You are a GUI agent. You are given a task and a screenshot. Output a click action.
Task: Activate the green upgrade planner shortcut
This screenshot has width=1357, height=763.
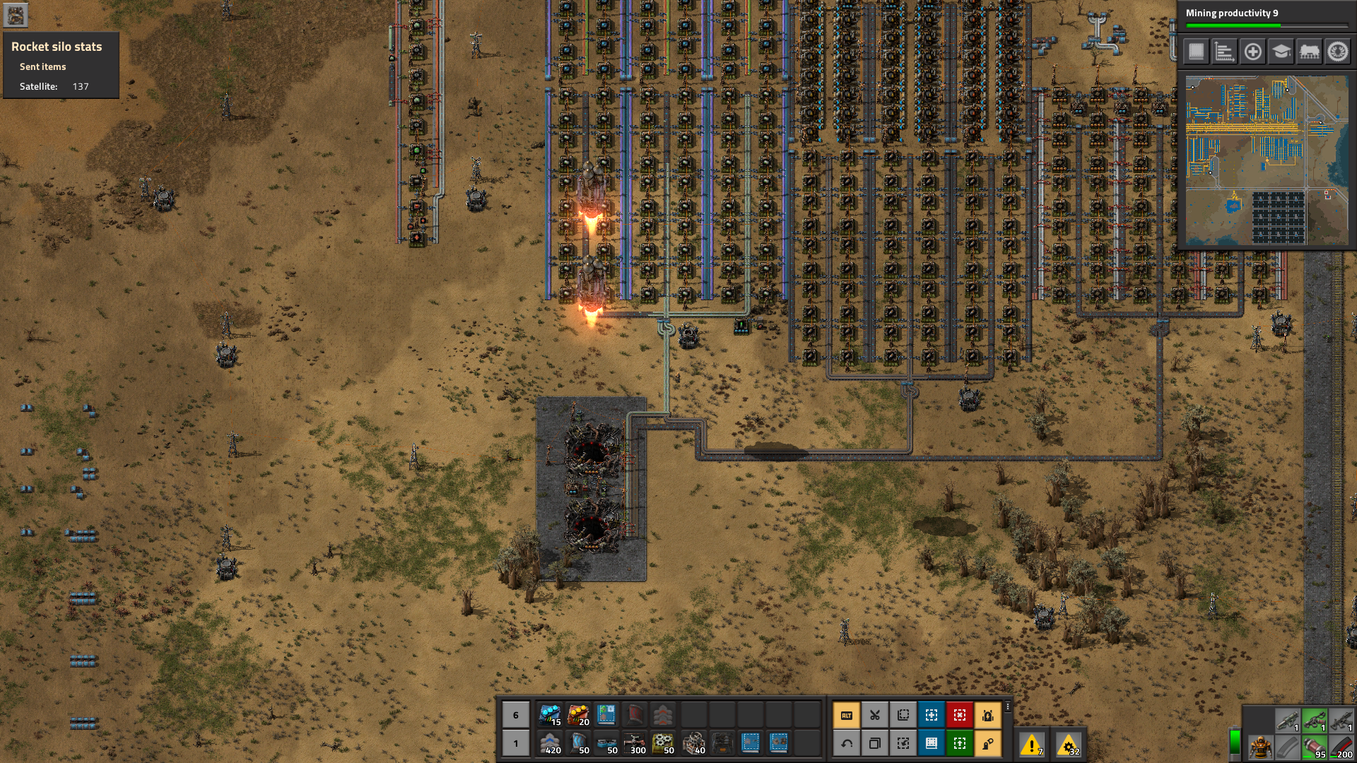point(959,743)
